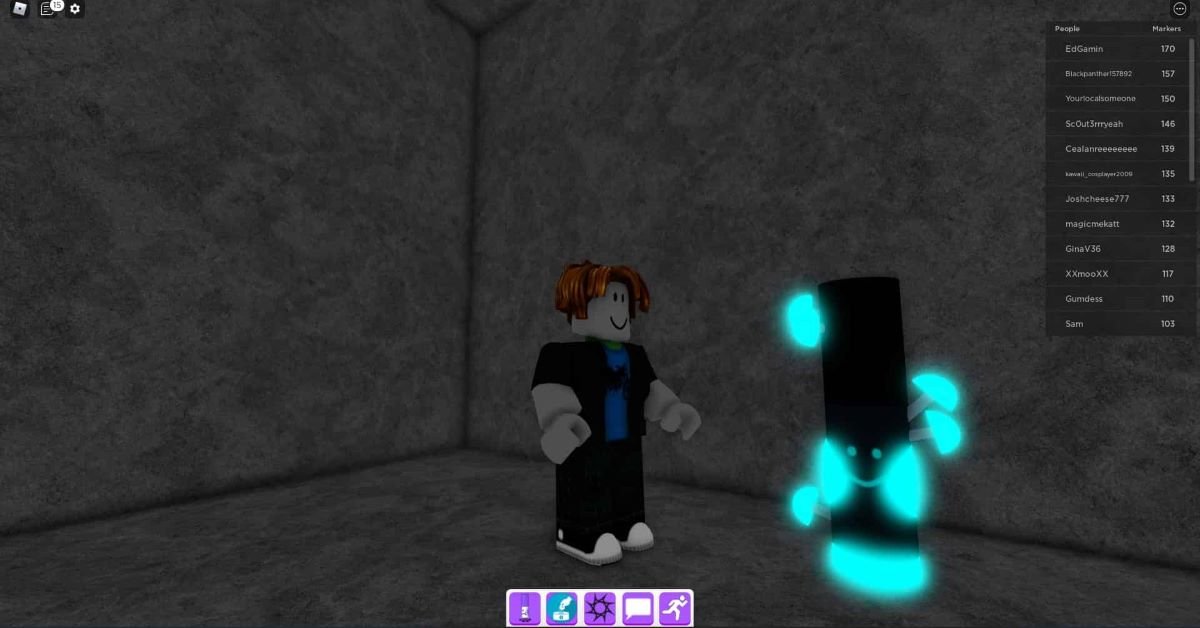The width and height of the screenshot is (1200, 628).
Task: Select Sc0ut3rrryeah's leaderboard row
Action: 1094,124
